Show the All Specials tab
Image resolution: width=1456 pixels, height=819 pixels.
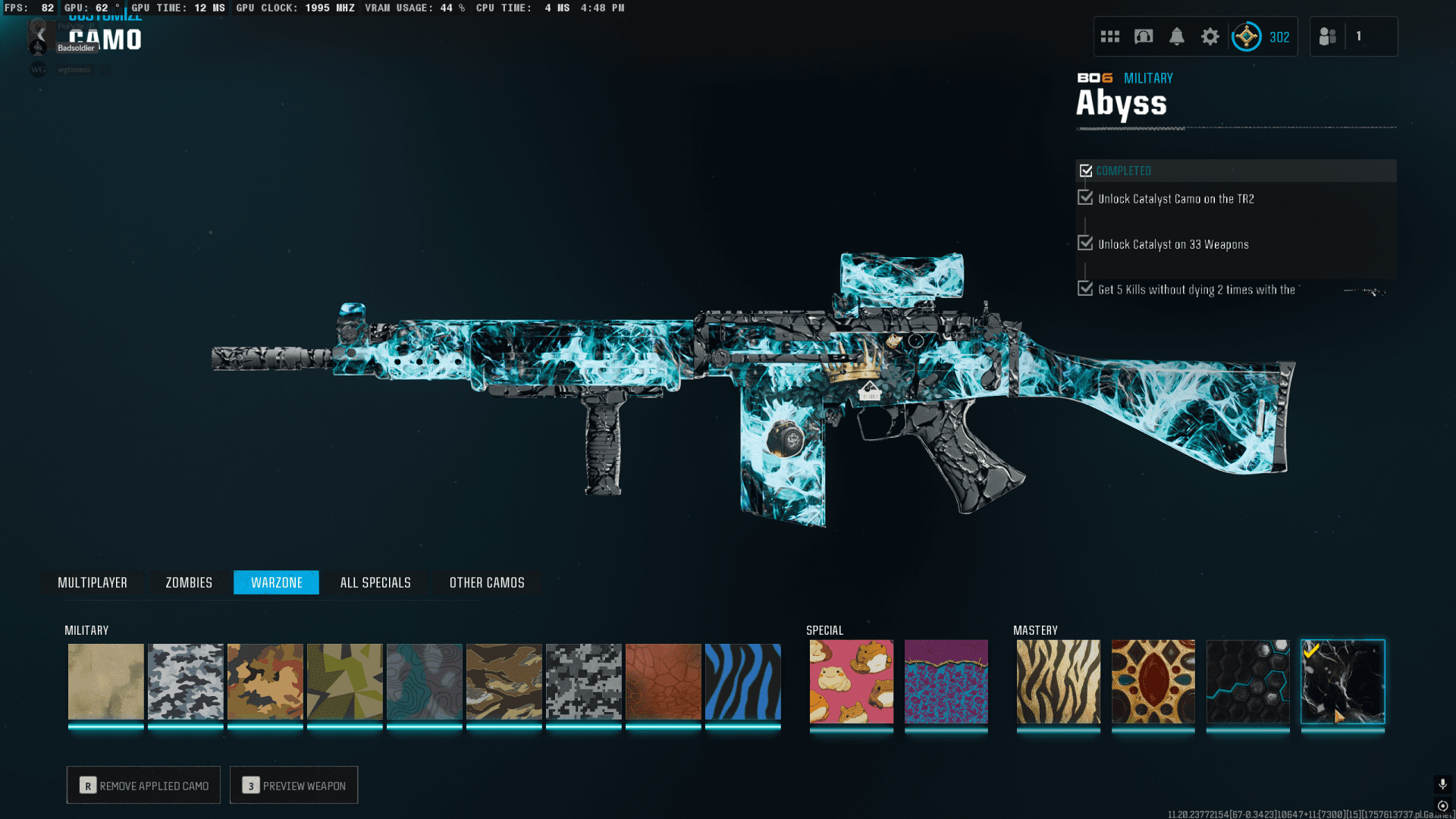coord(375,582)
